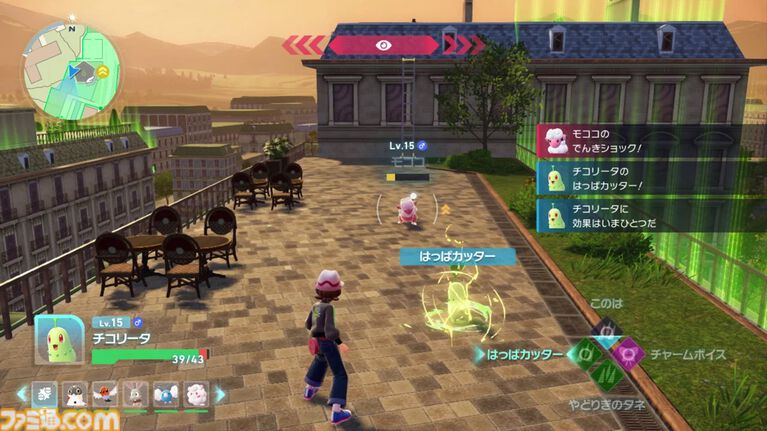
Task: Switch to the Bunnelby party slot
Action: [135, 394]
